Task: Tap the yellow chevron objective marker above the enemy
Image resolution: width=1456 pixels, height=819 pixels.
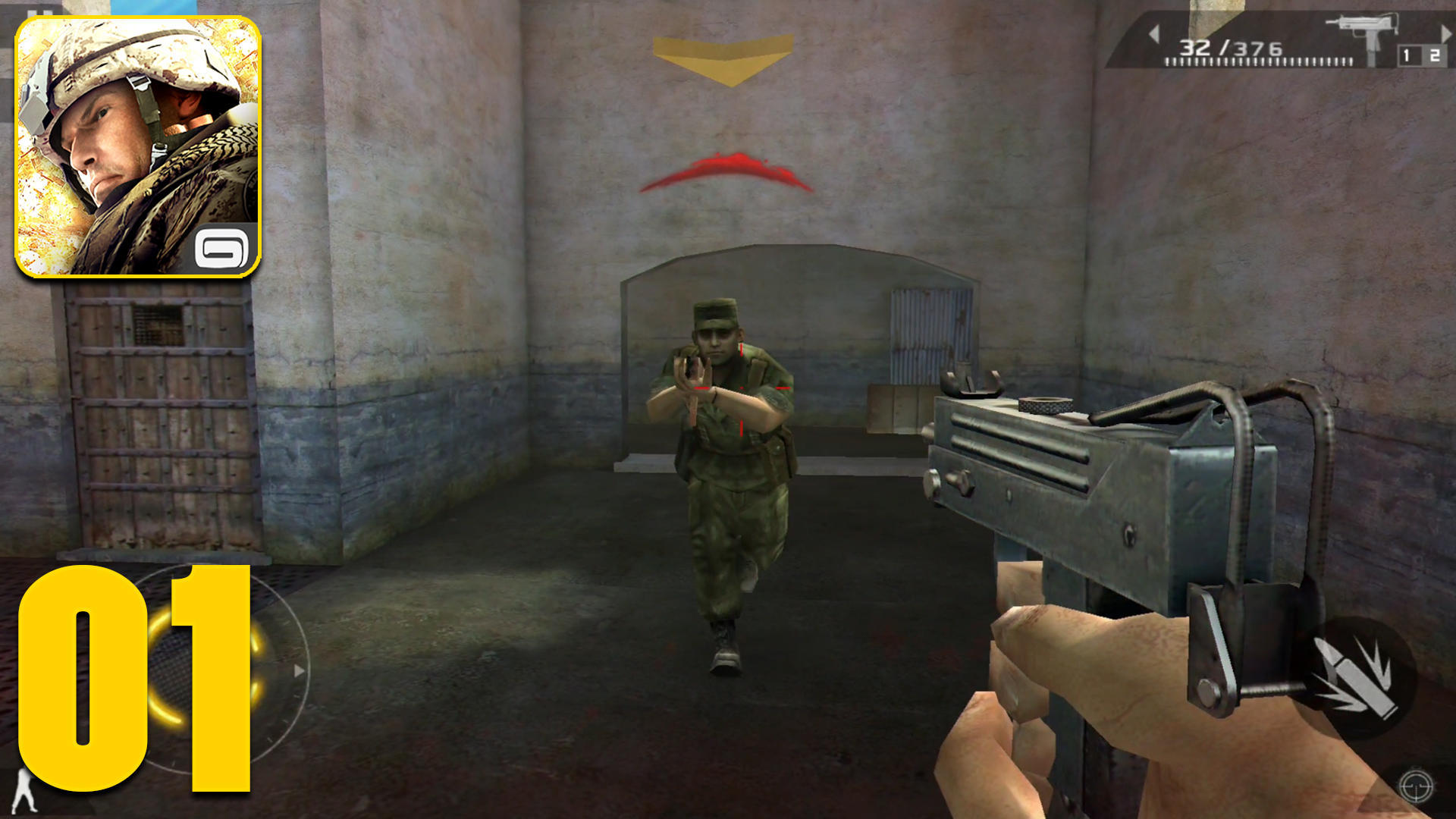Action: [x=724, y=57]
